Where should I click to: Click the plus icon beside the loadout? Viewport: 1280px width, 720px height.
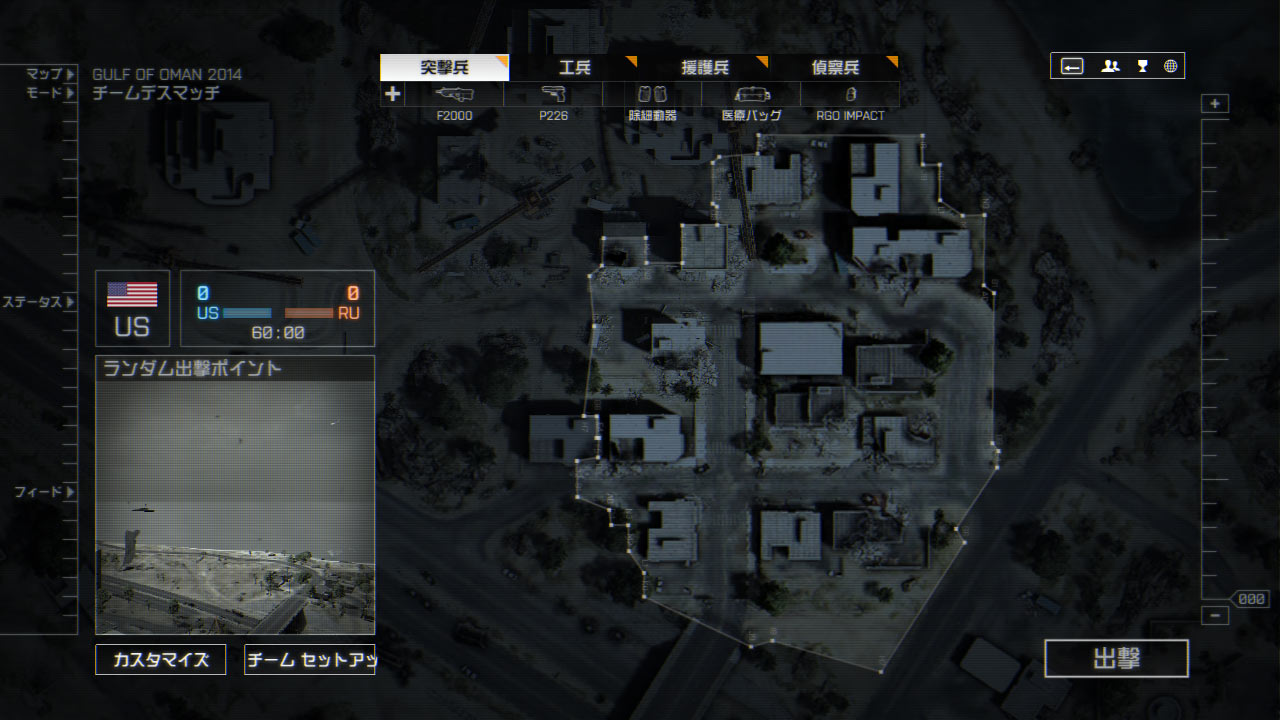393,94
